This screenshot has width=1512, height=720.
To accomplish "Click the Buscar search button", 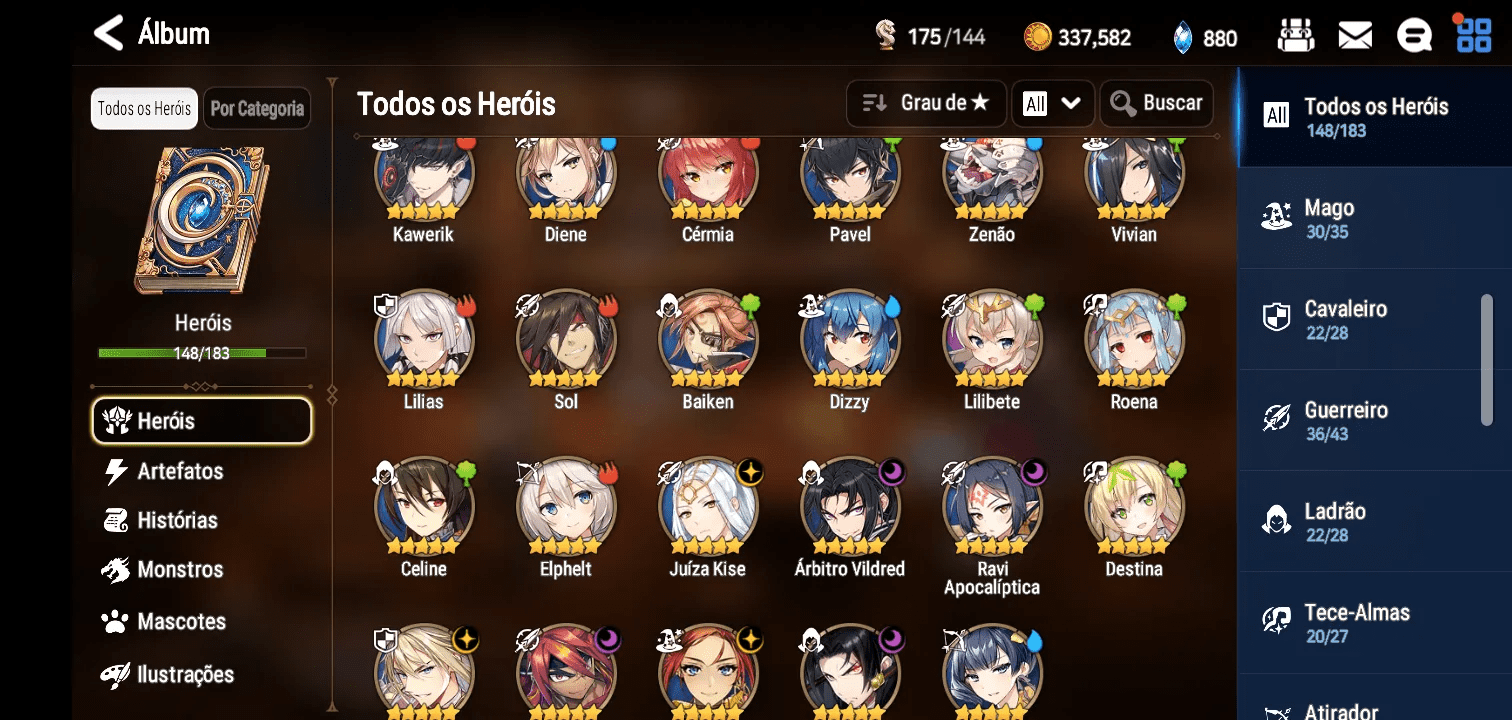I will pos(1156,103).
